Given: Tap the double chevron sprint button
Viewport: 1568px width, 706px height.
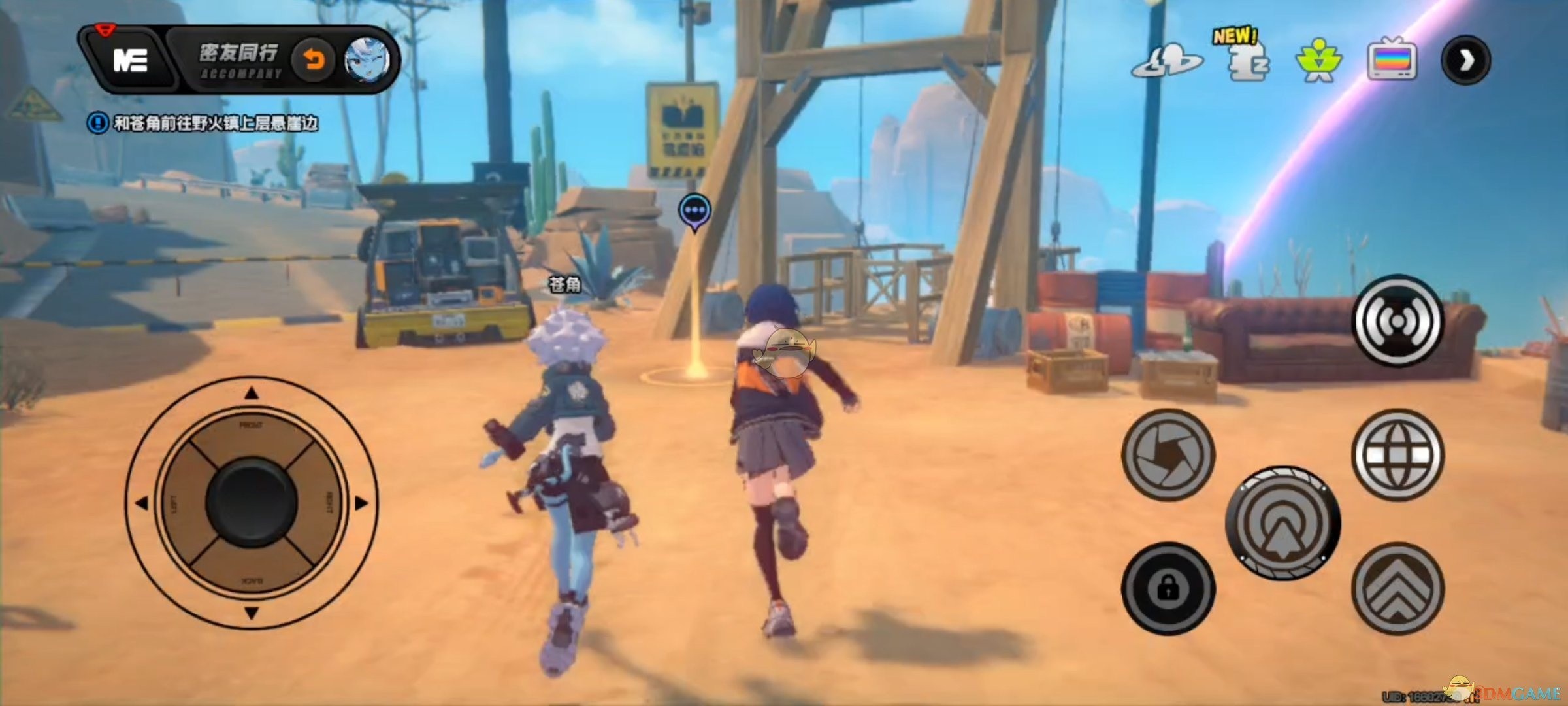Looking at the screenshot, I should [x=1397, y=588].
